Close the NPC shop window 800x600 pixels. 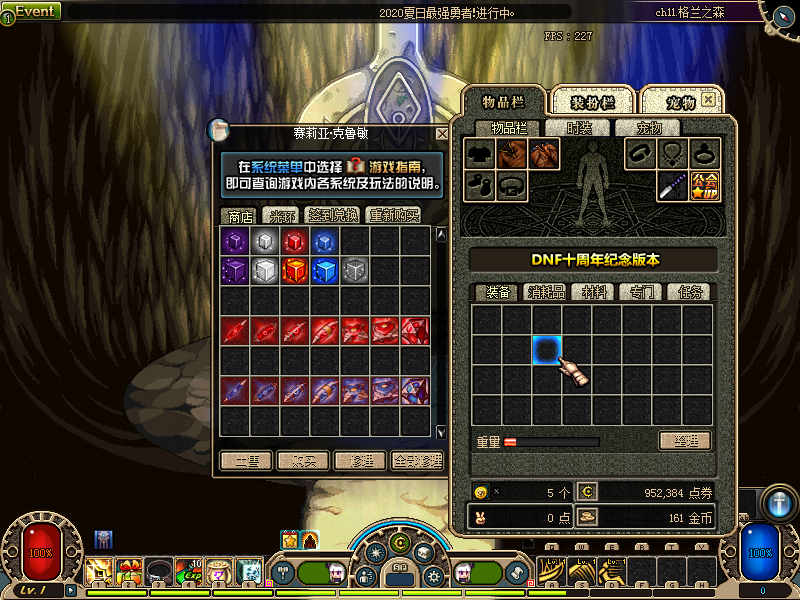442,133
